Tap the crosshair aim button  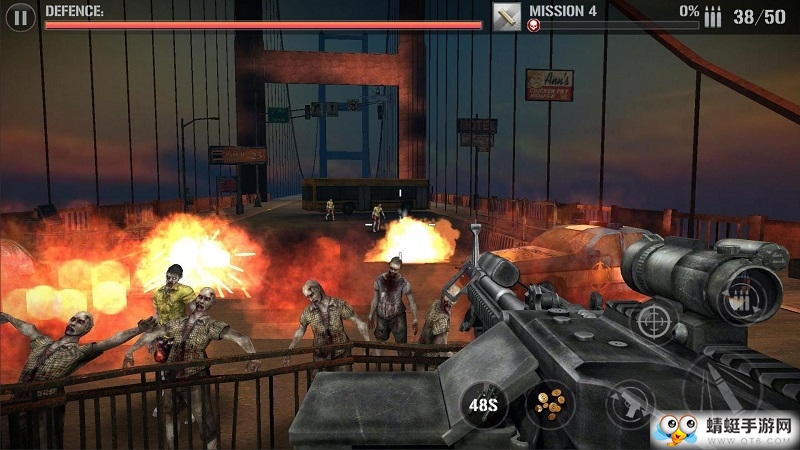click(x=653, y=320)
